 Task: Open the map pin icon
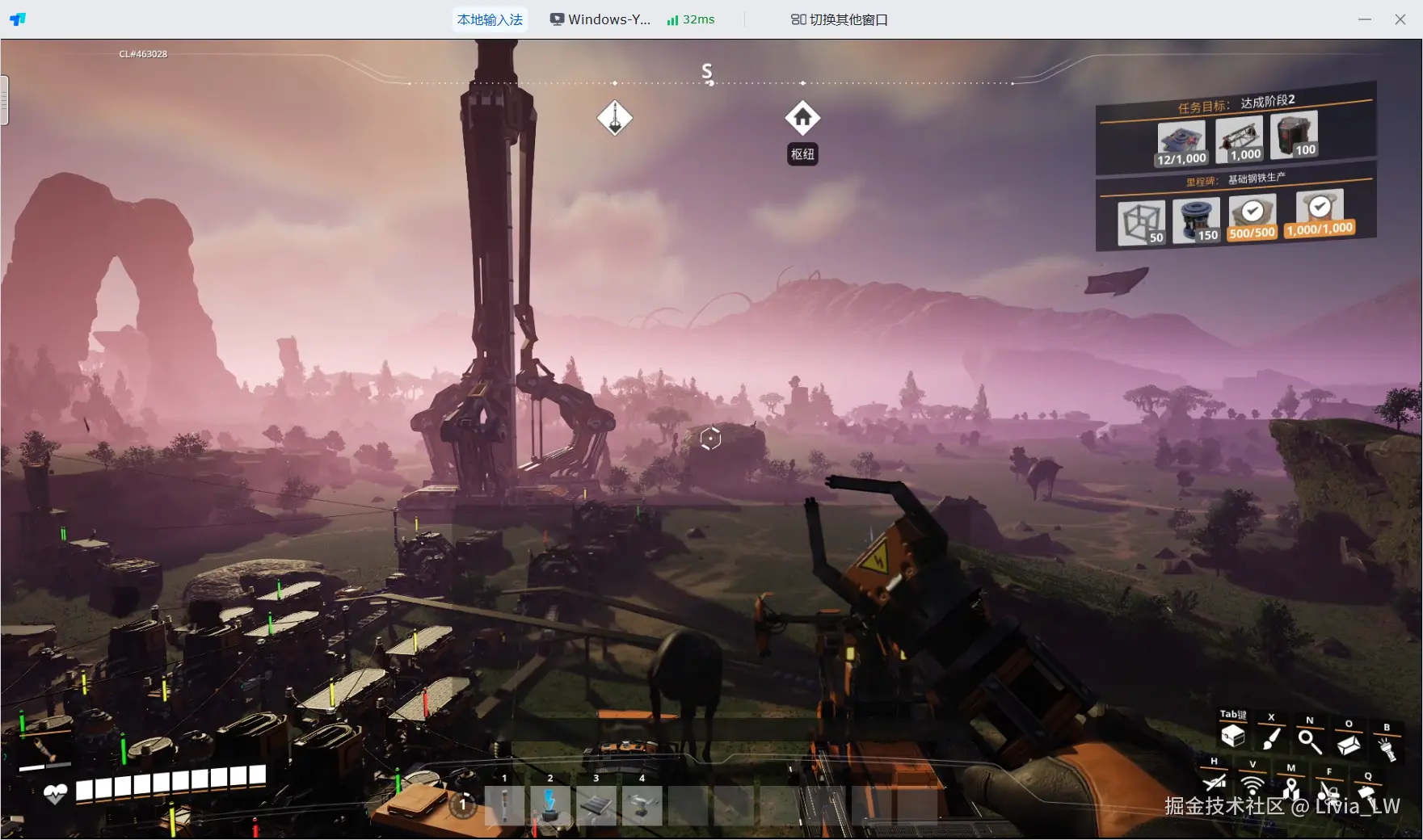pos(1290,787)
